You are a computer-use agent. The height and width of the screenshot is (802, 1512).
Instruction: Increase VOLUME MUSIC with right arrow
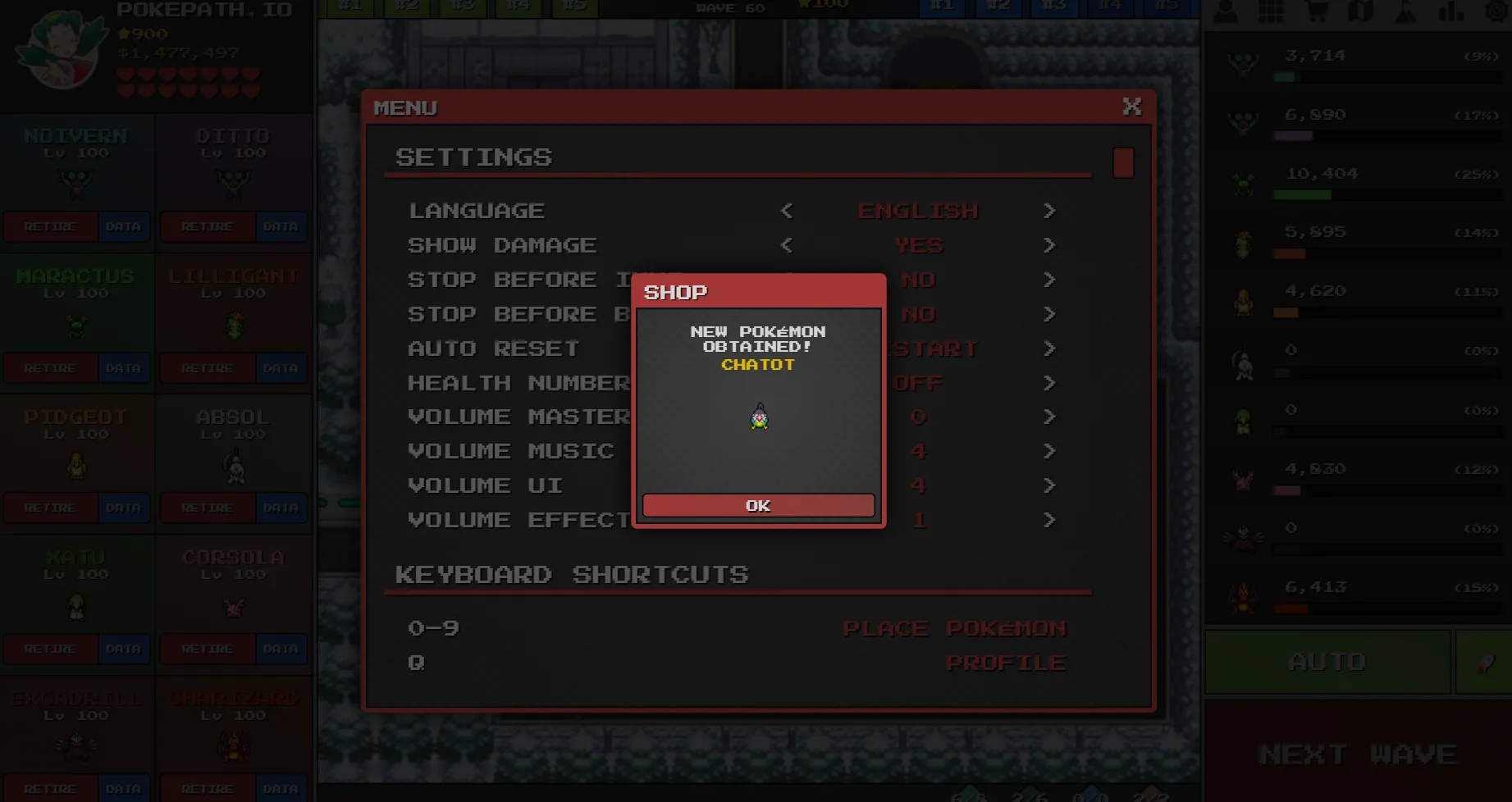[x=1050, y=450]
